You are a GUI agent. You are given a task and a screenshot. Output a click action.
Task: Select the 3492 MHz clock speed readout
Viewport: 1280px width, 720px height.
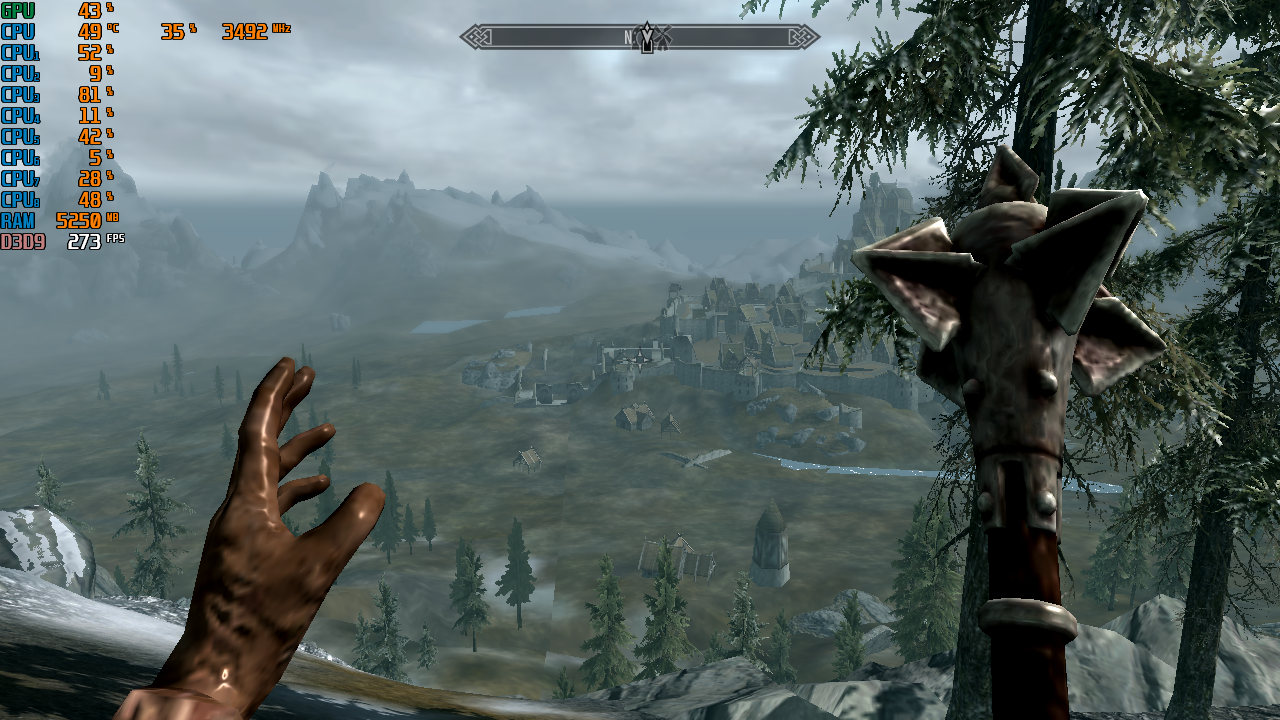[246, 31]
